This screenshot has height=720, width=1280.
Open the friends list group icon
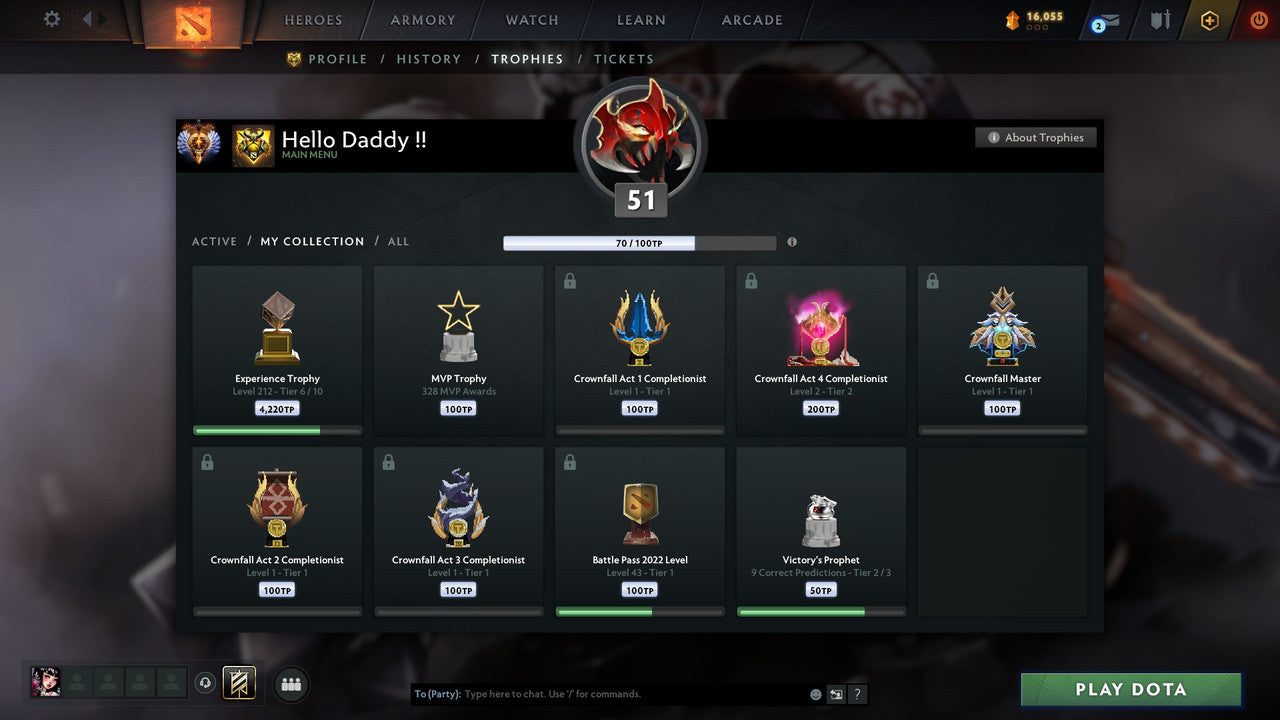290,684
